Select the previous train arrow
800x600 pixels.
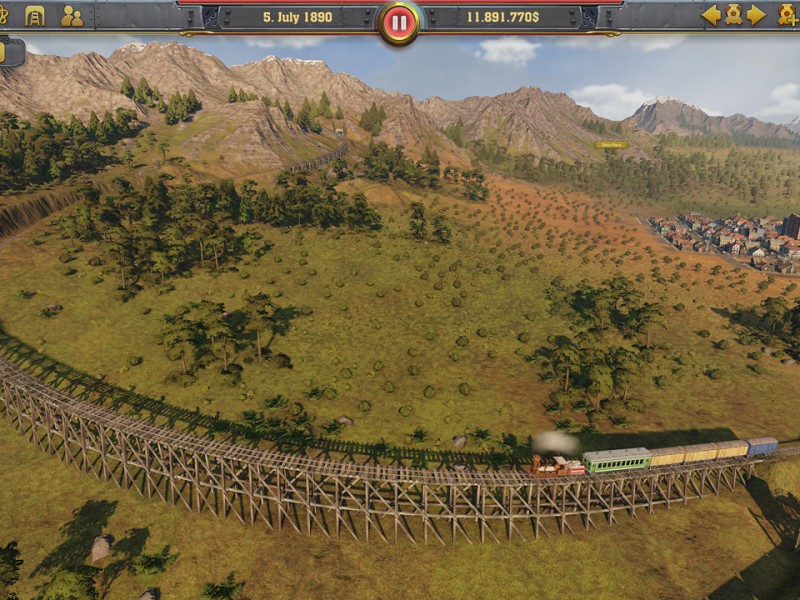(x=711, y=15)
